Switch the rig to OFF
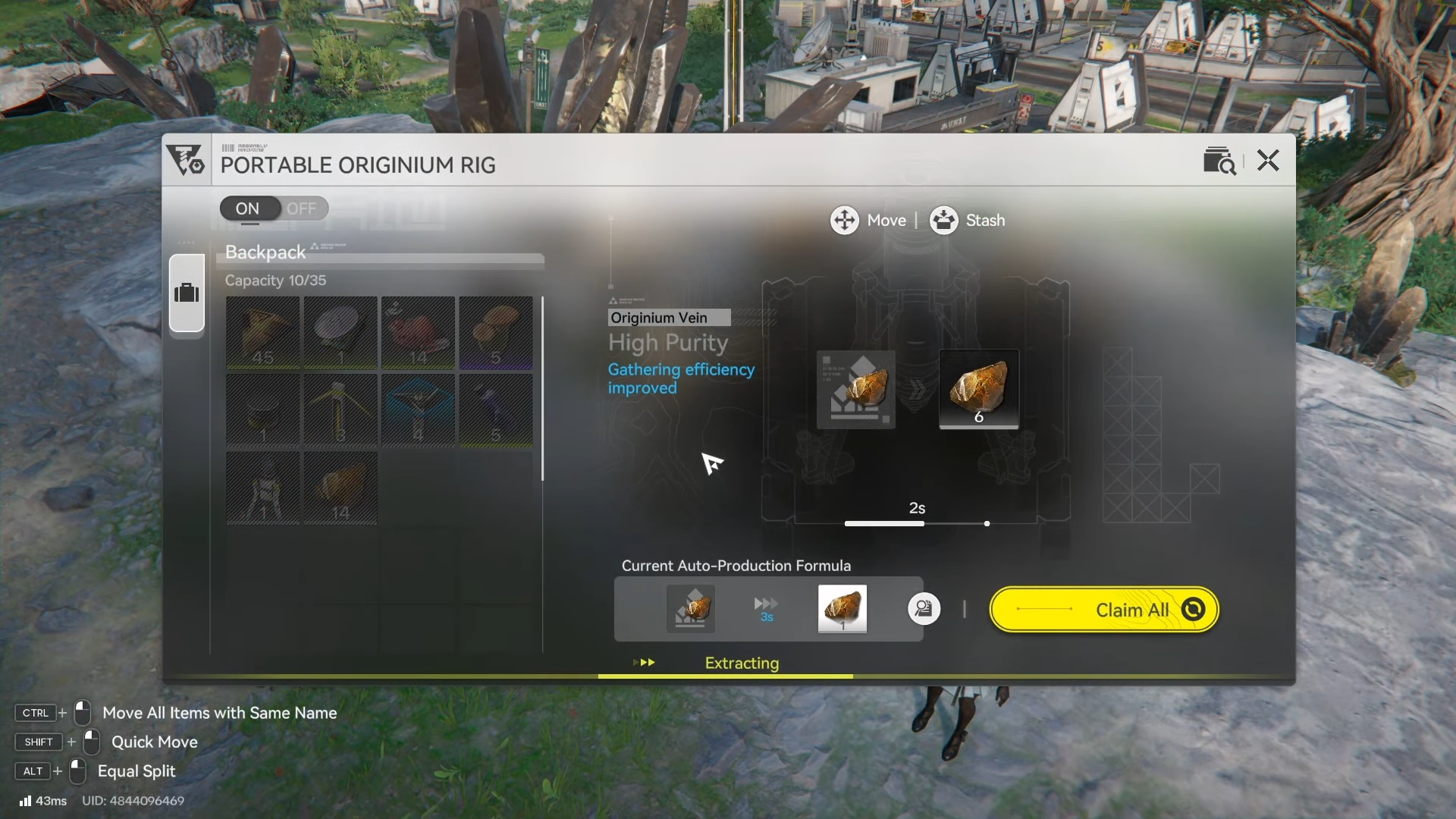The width and height of the screenshot is (1456, 819). point(301,209)
